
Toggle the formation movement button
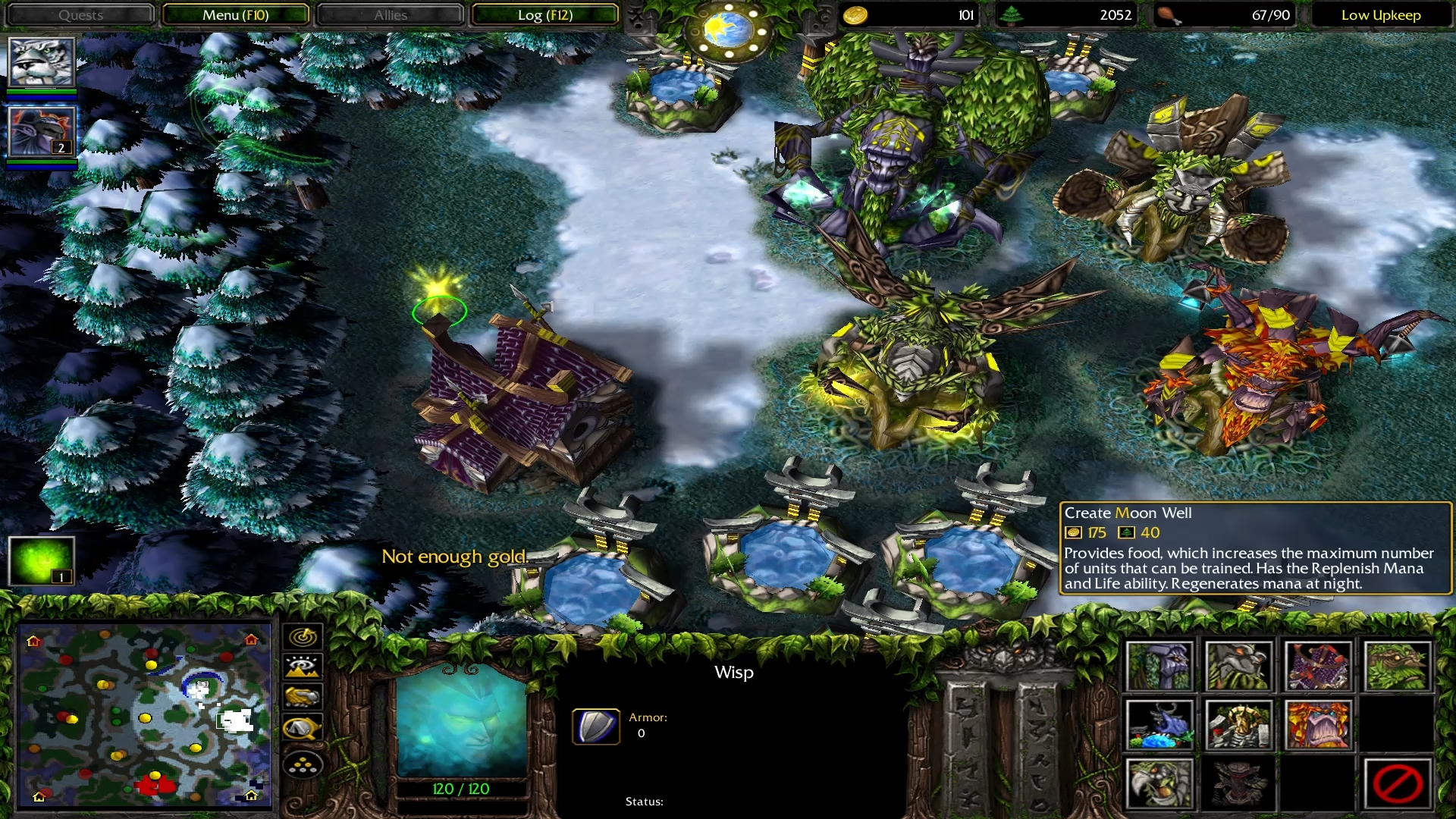click(x=303, y=766)
